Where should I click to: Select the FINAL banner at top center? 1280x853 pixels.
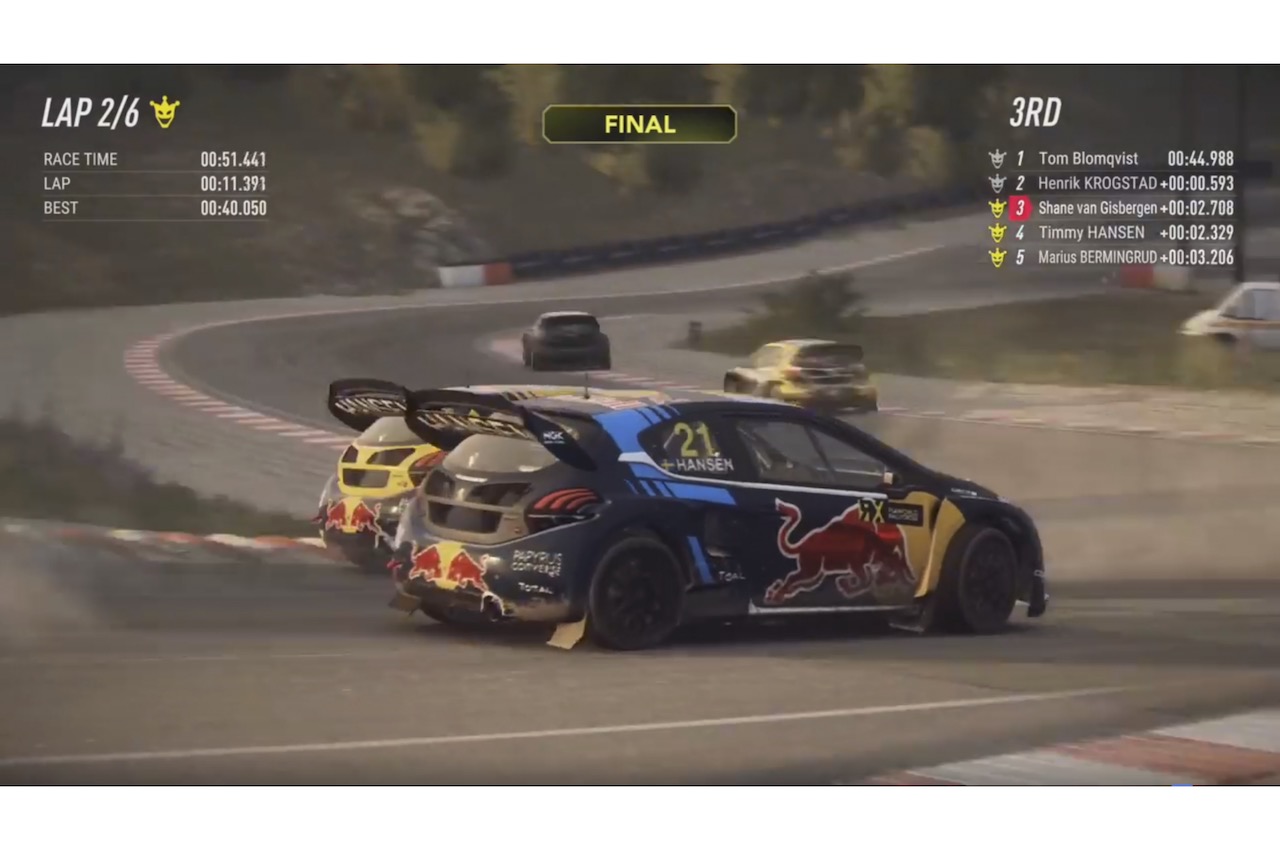[639, 124]
